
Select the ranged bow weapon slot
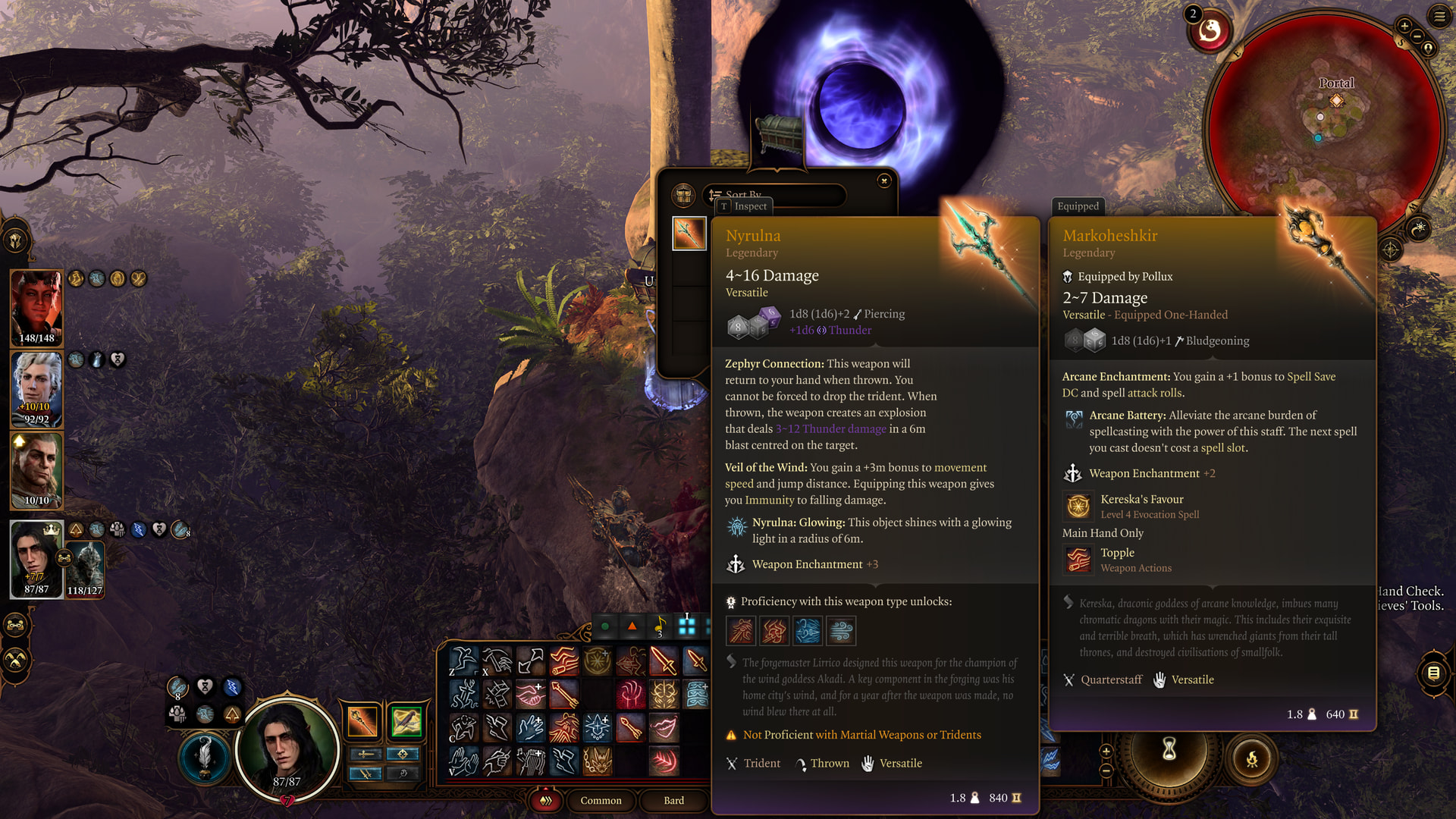[406, 721]
